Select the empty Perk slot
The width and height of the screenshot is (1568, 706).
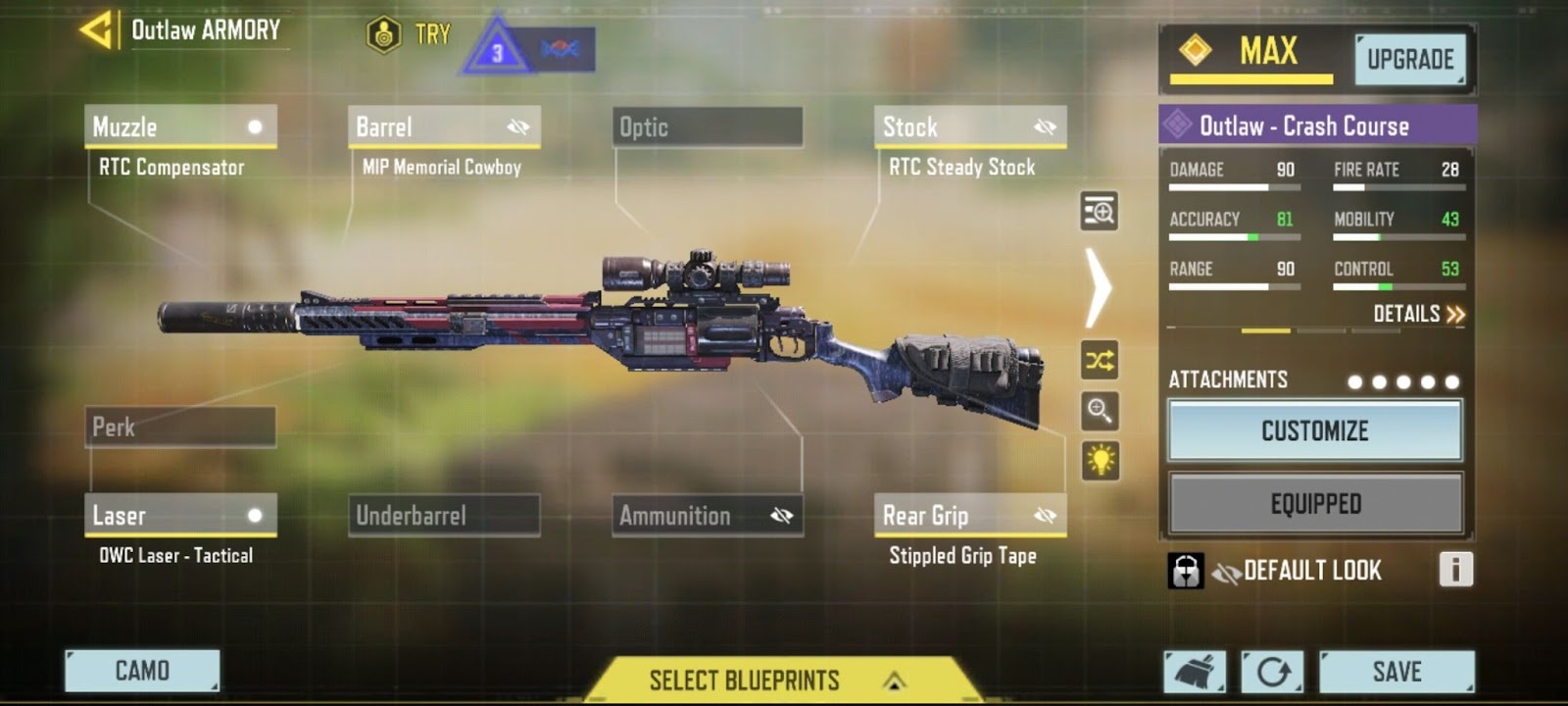click(180, 428)
